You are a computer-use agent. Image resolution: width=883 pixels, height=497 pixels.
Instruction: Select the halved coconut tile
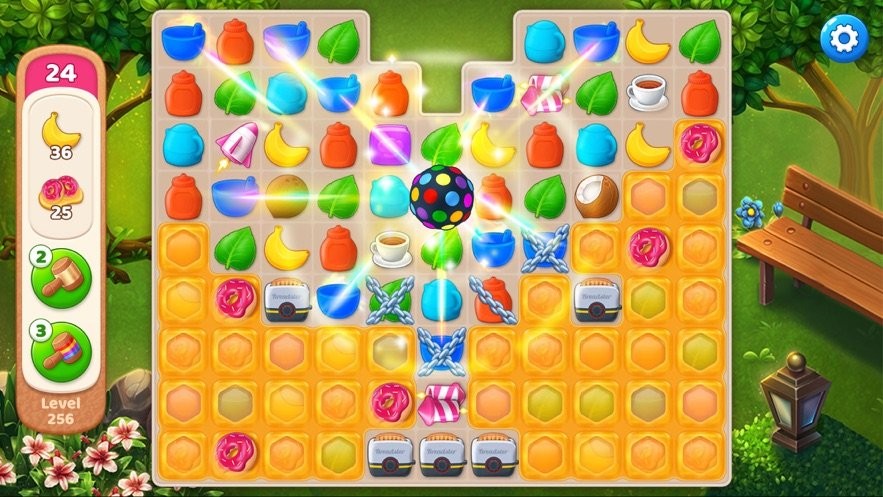coord(598,196)
